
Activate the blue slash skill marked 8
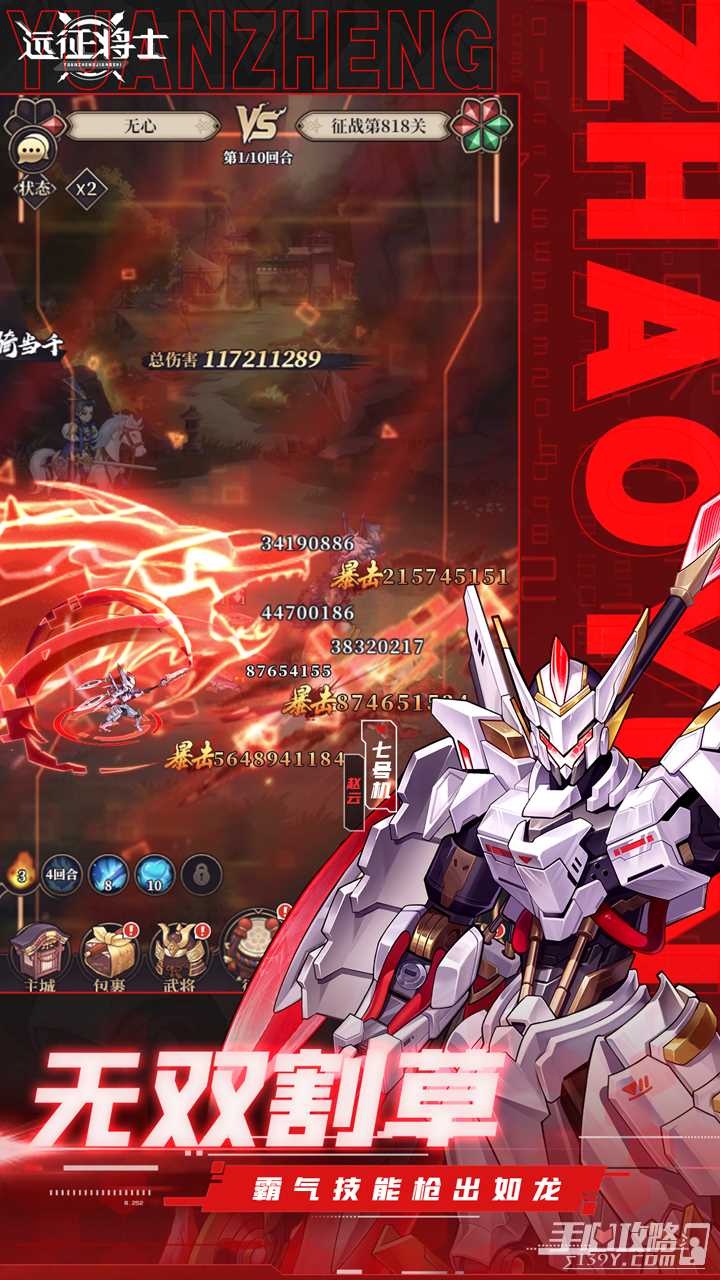click(108, 873)
